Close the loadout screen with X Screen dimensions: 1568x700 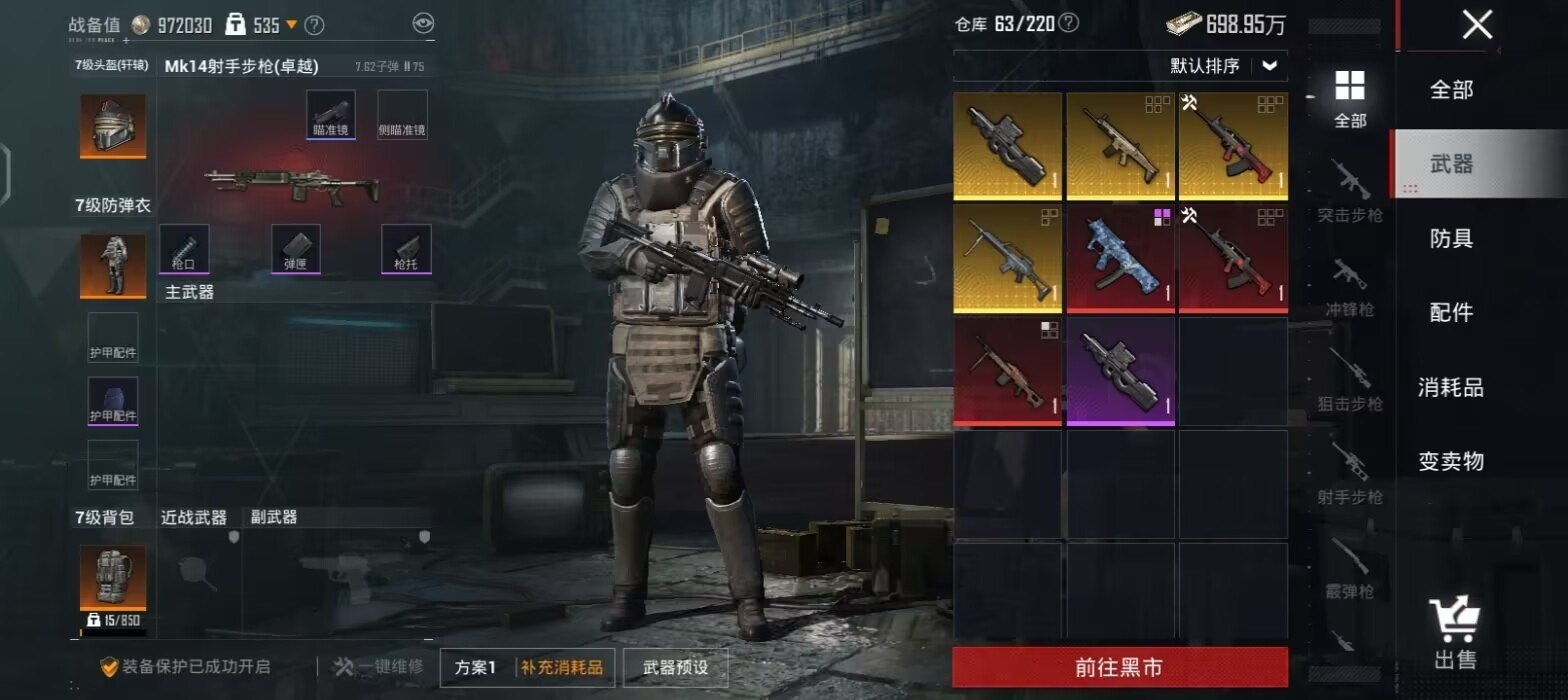1477,25
